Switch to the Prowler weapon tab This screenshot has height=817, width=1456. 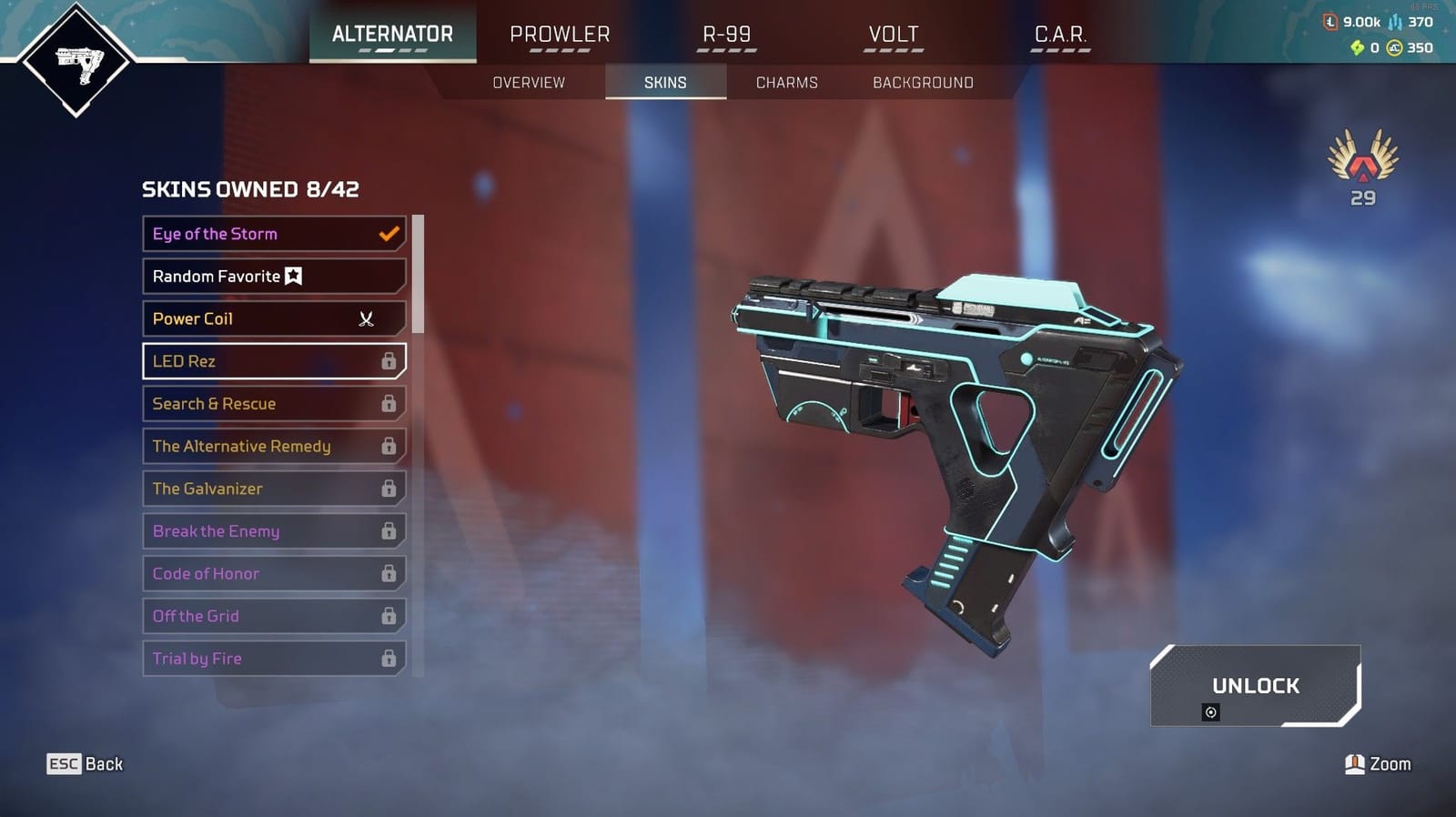pyautogui.click(x=561, y=34)
